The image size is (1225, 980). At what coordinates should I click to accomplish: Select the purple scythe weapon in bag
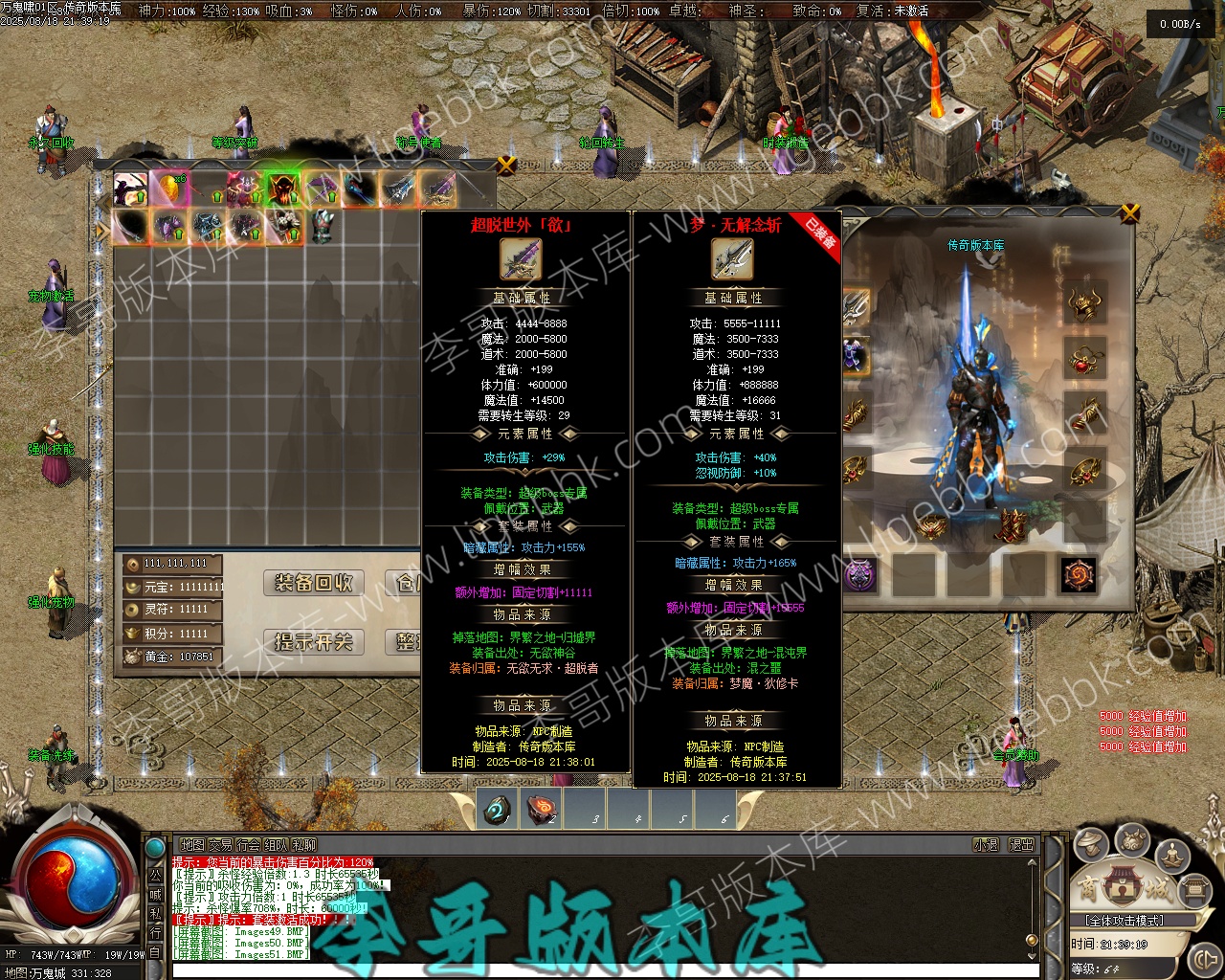[x=323, y=189]
